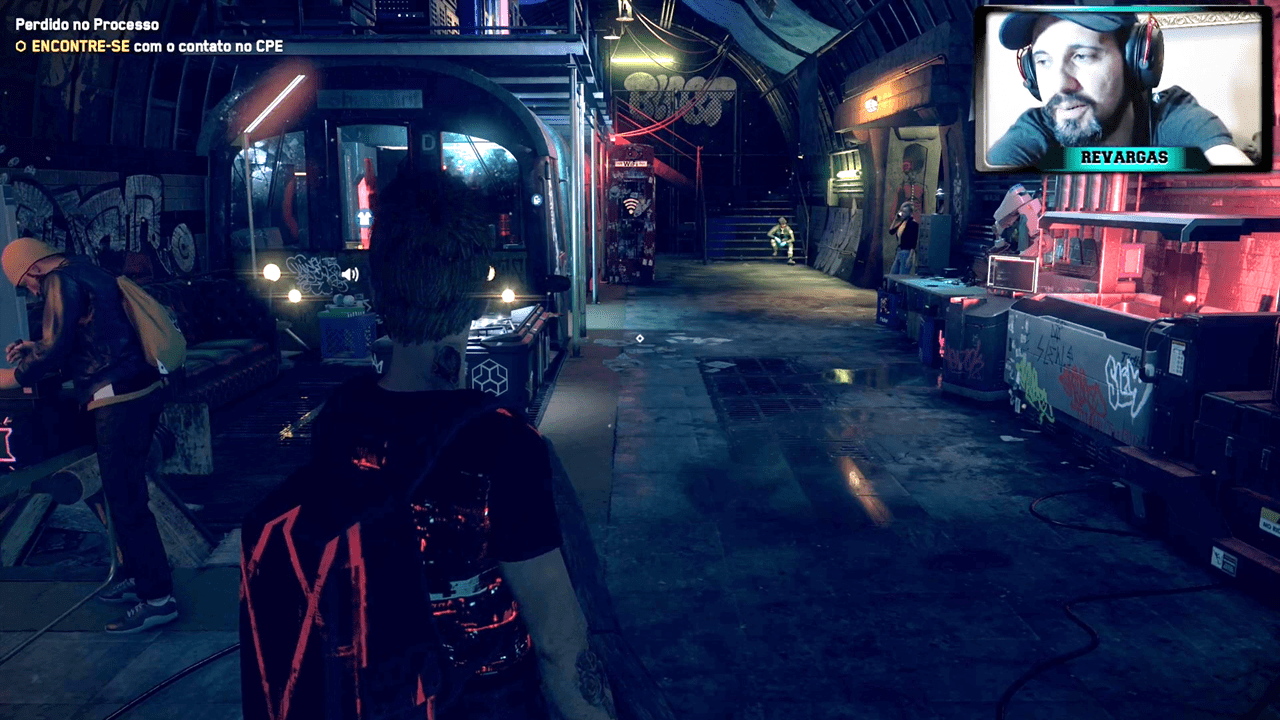Click the speaker hack icon by the train
This screenshot has width=1280, height=720.
(350, 273)
